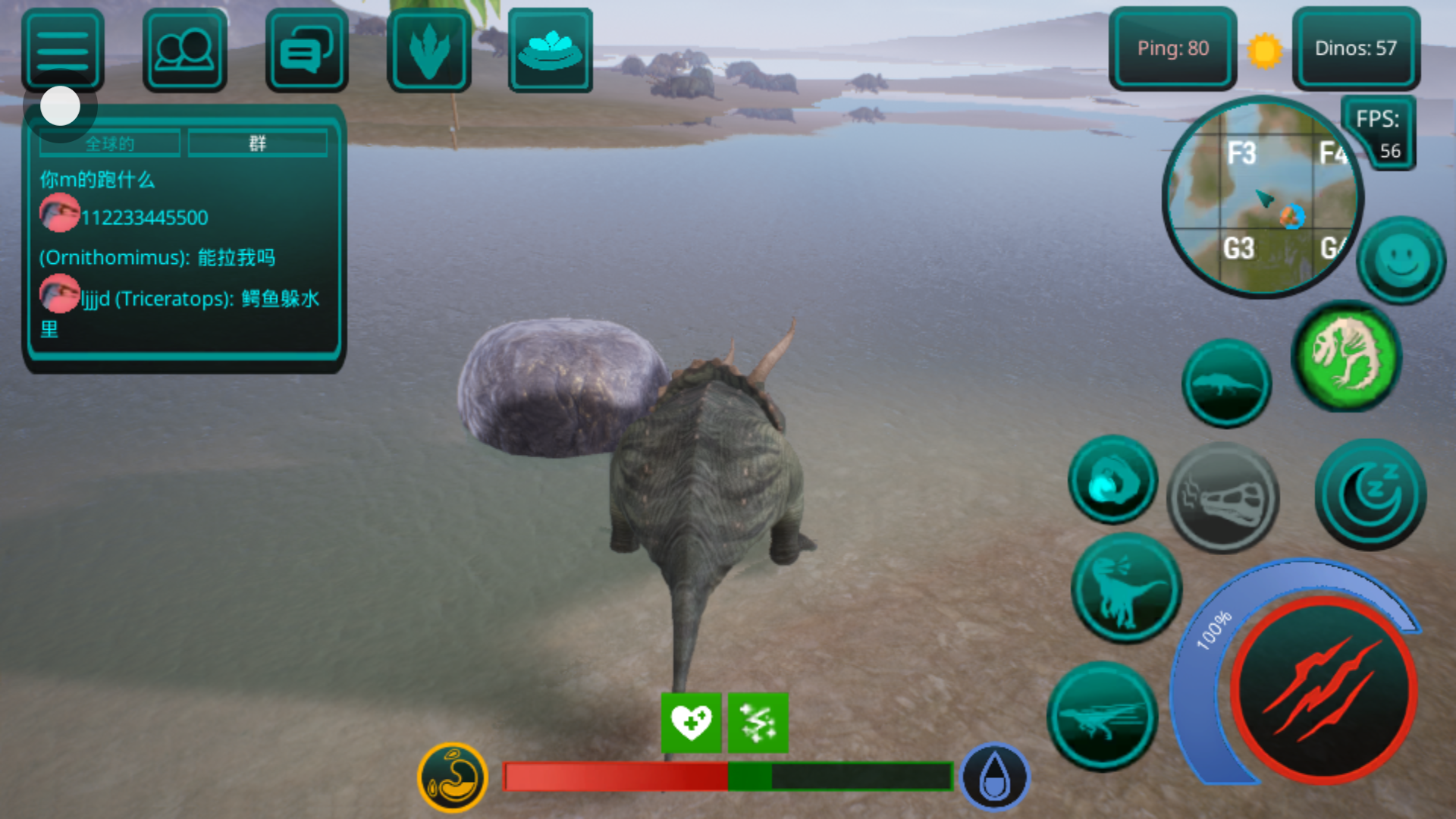Toggle the chat window button

coord(306,50)
